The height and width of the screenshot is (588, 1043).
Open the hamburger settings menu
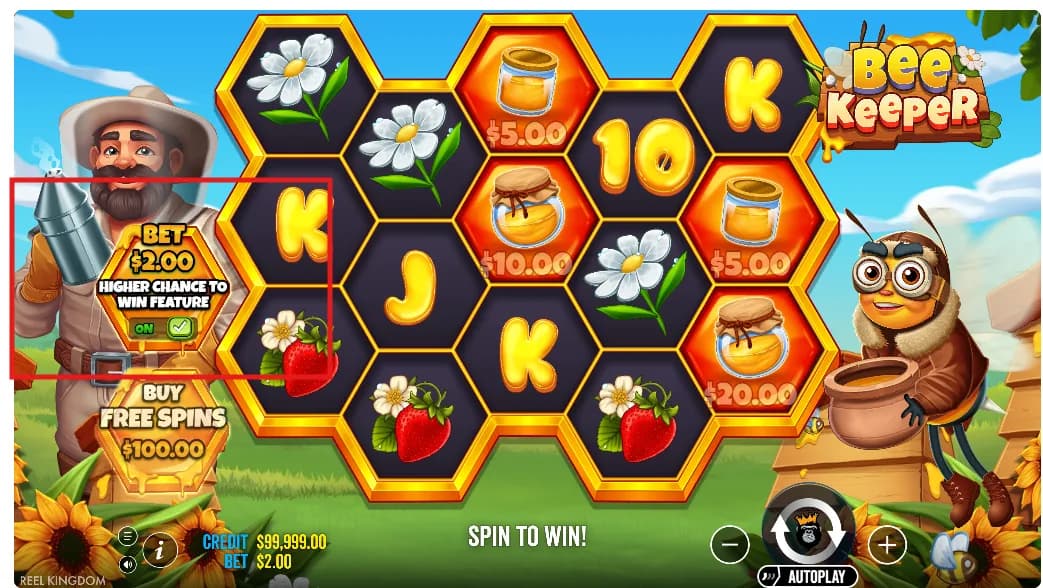click(128, 537)
